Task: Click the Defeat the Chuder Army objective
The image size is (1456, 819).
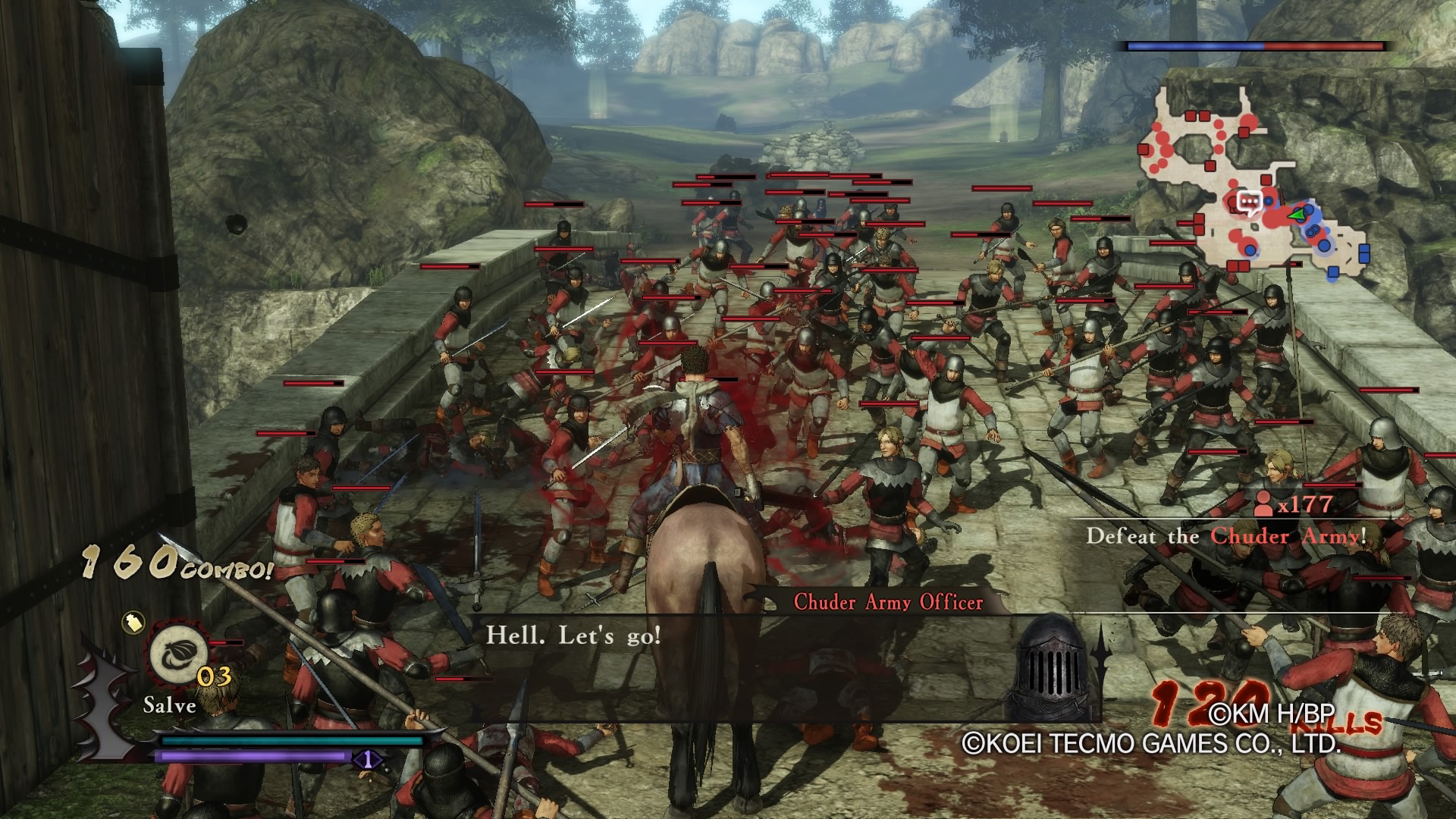Action: (x=1225, y=536)
